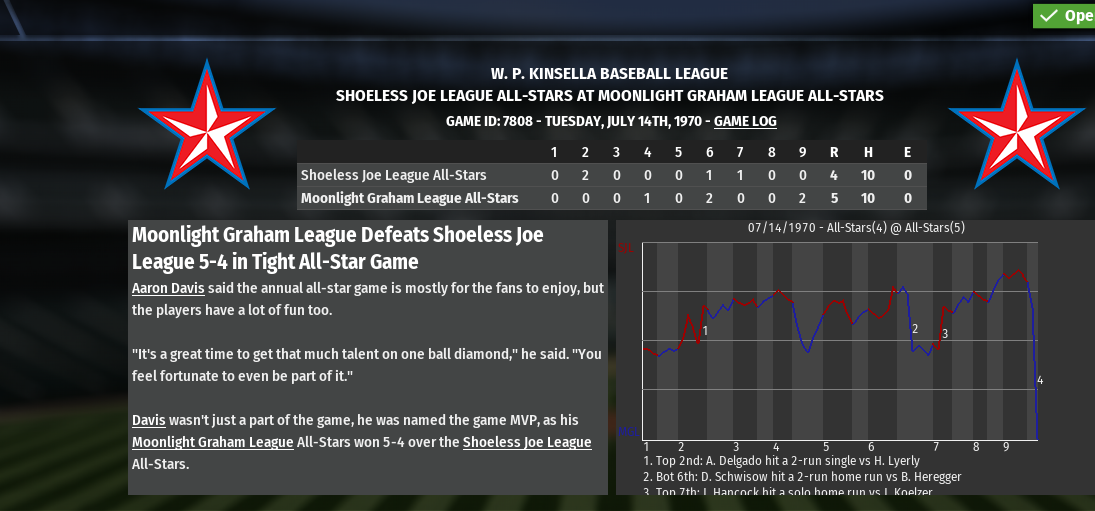Open the Shoeless Joe League link

pyautogui.click(x=527, y=442)
